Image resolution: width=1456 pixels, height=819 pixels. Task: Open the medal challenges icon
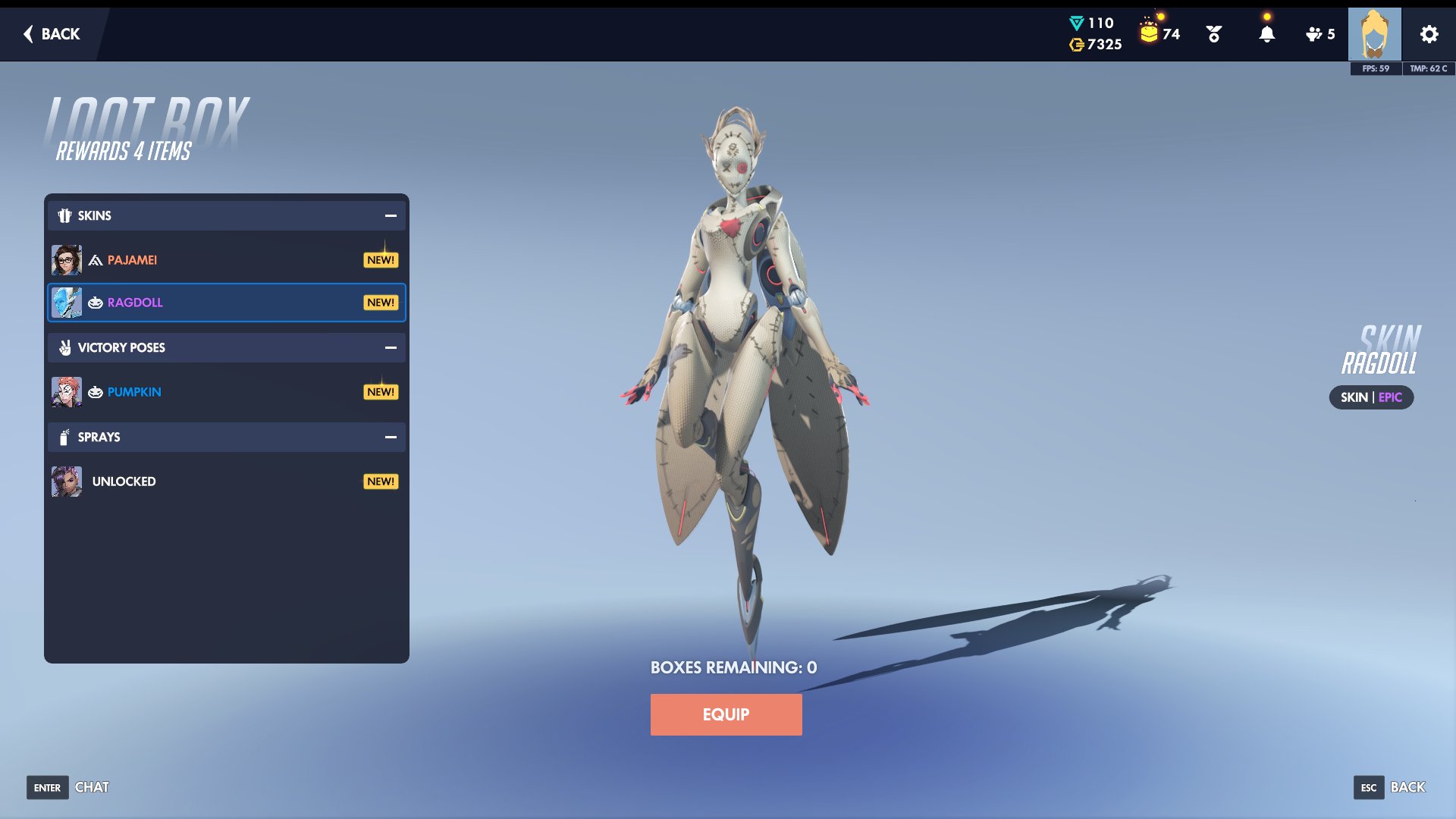[1213, 34]
